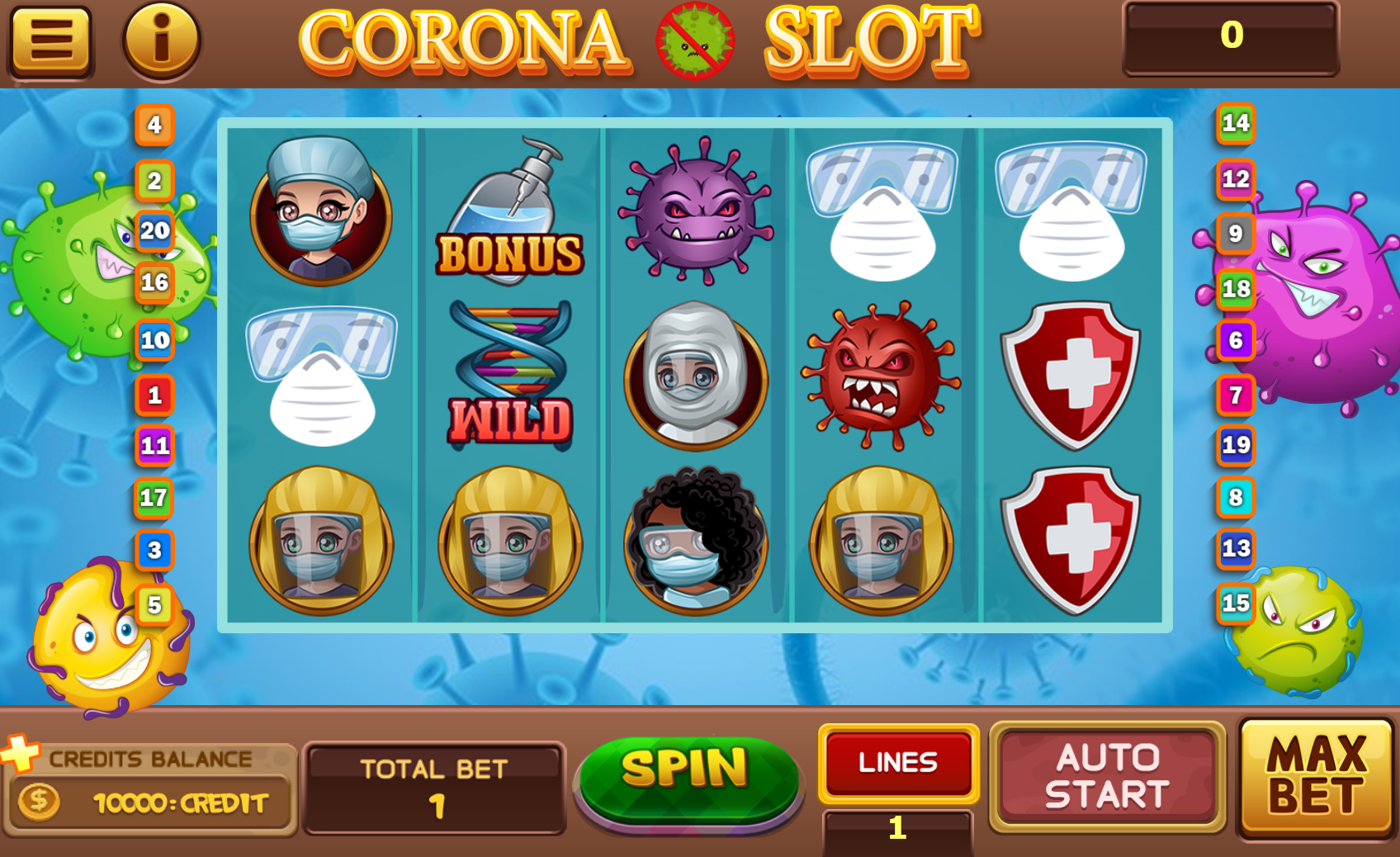The image size is (1400, 857).
Task: Select payline number 1 marker
Action: click(154, 395)
